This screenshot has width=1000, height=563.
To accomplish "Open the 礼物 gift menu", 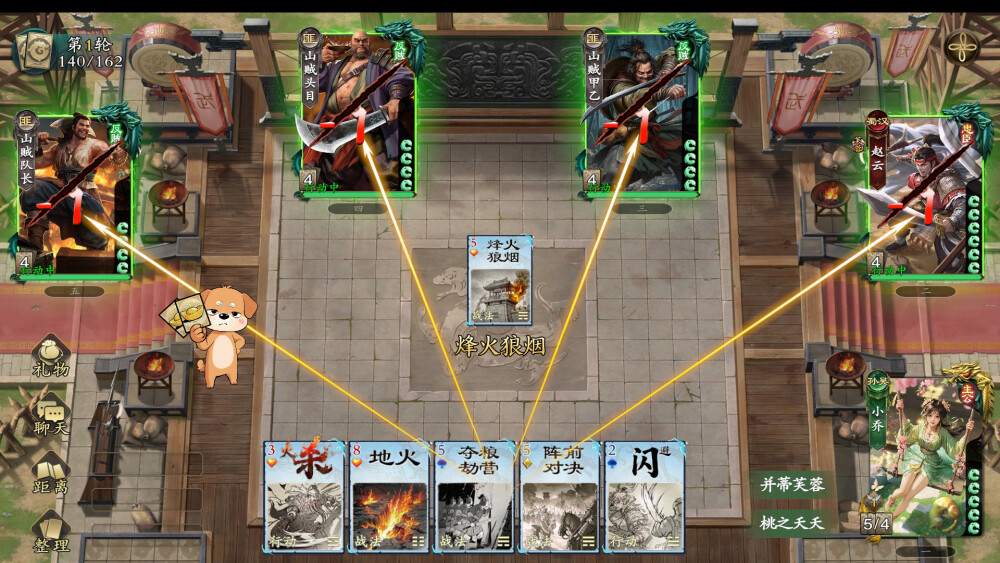I will 51,357.
